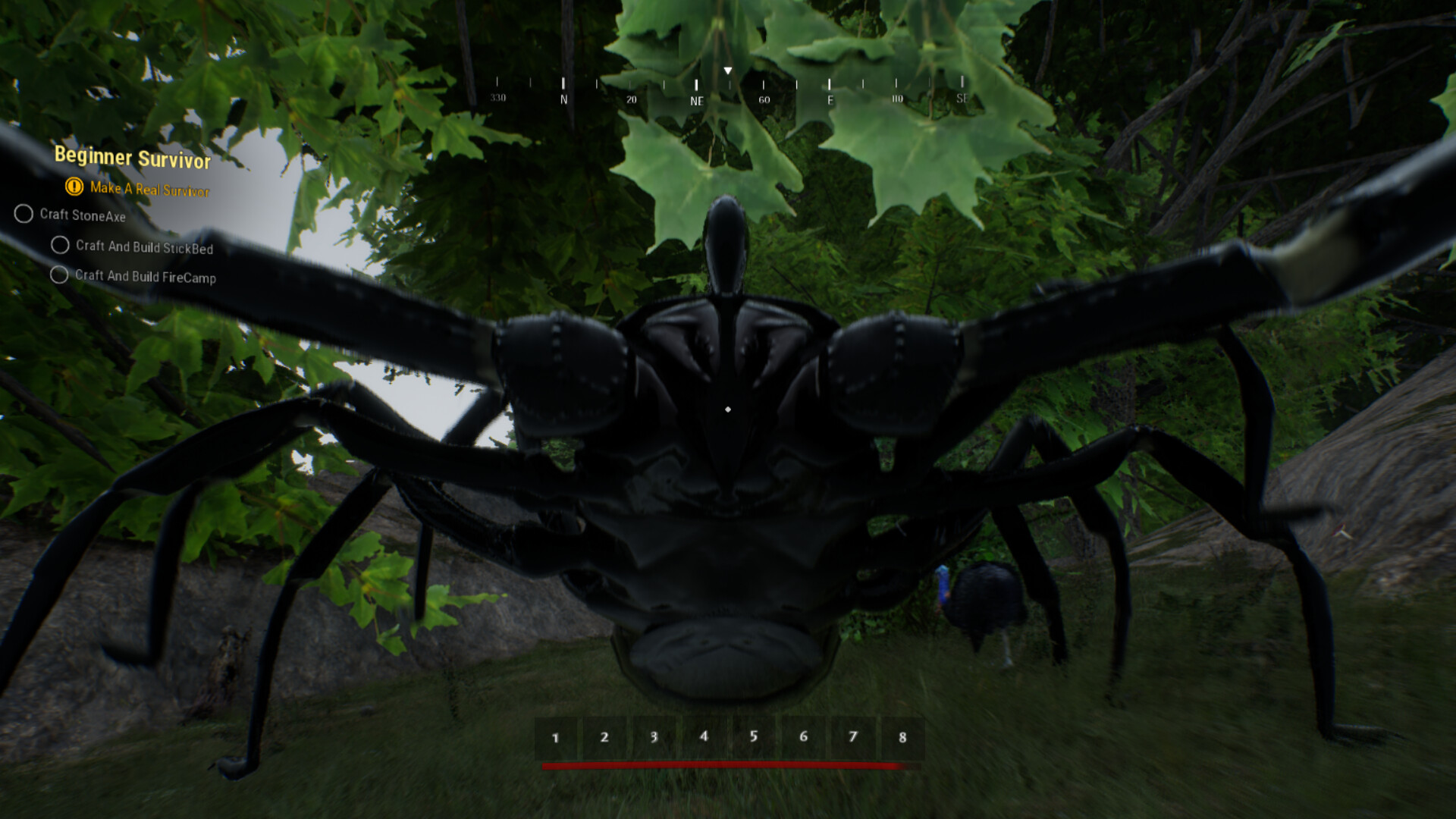Select hotbar slot 7
1456x819 pixels.
853,736
